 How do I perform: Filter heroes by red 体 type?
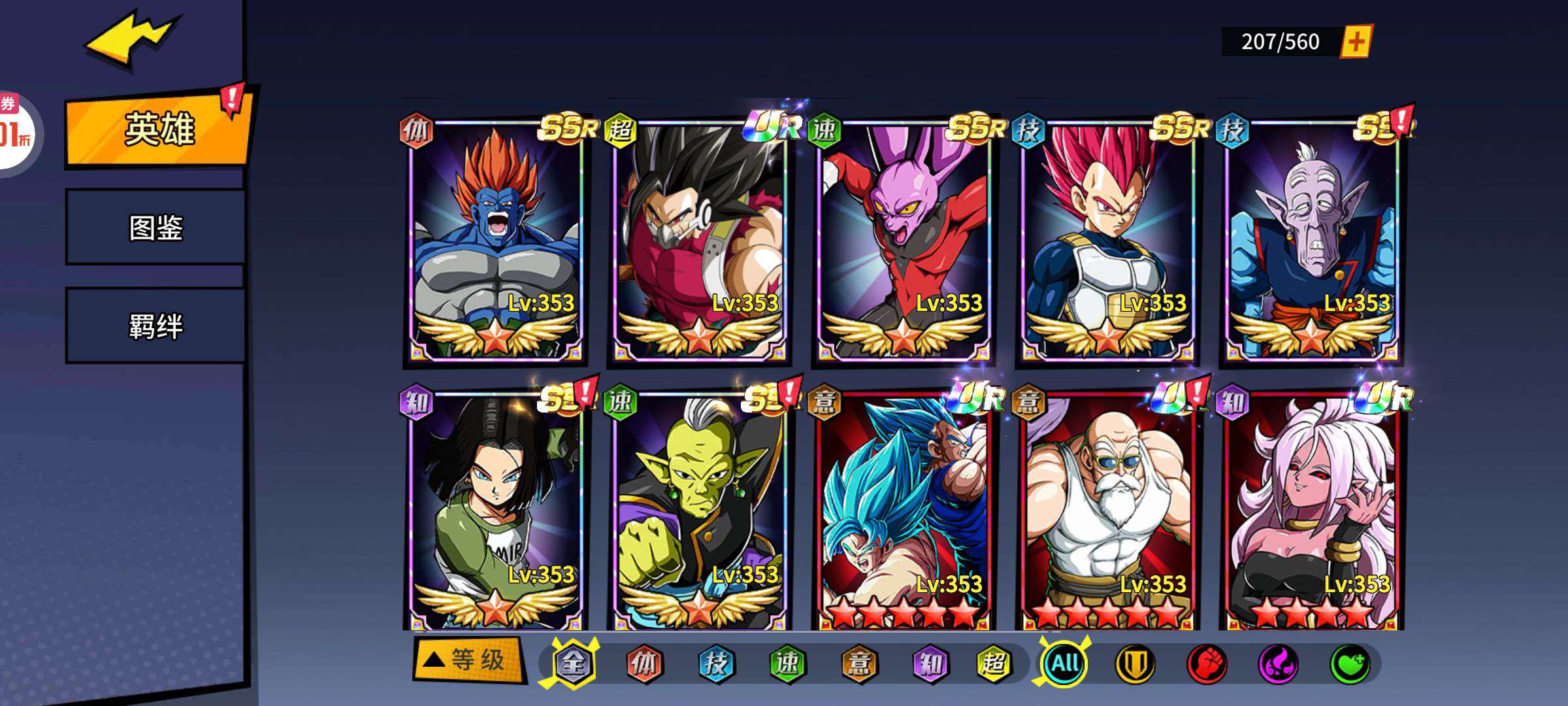[x=644, y=664]
